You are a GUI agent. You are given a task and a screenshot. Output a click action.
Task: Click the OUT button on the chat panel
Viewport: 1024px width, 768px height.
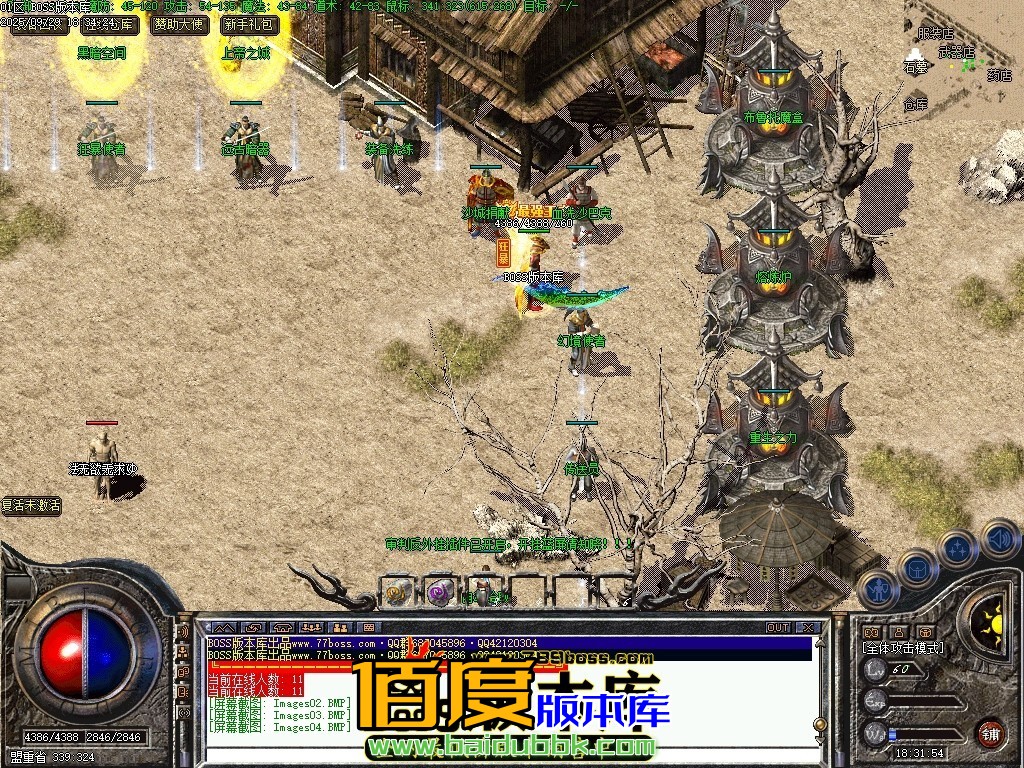click(778, 628)
